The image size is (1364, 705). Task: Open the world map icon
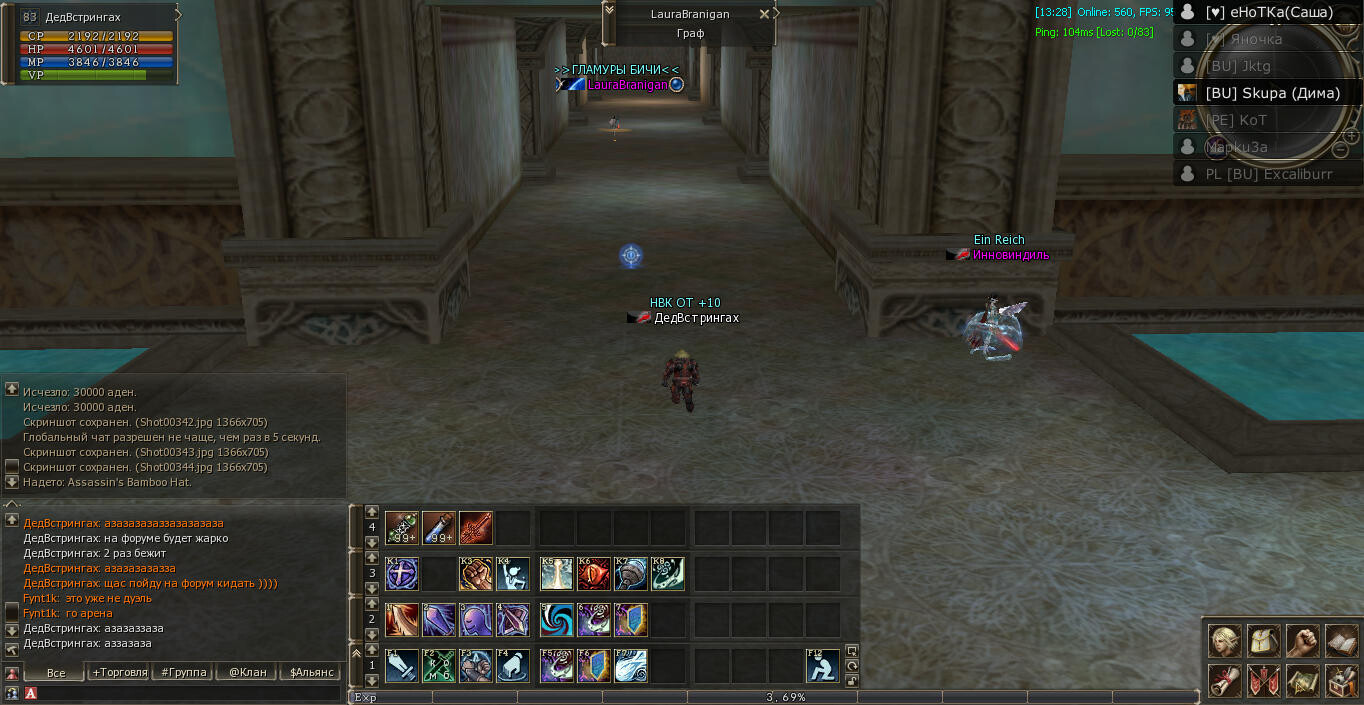pyautogui.click(x=1302, y=680)
